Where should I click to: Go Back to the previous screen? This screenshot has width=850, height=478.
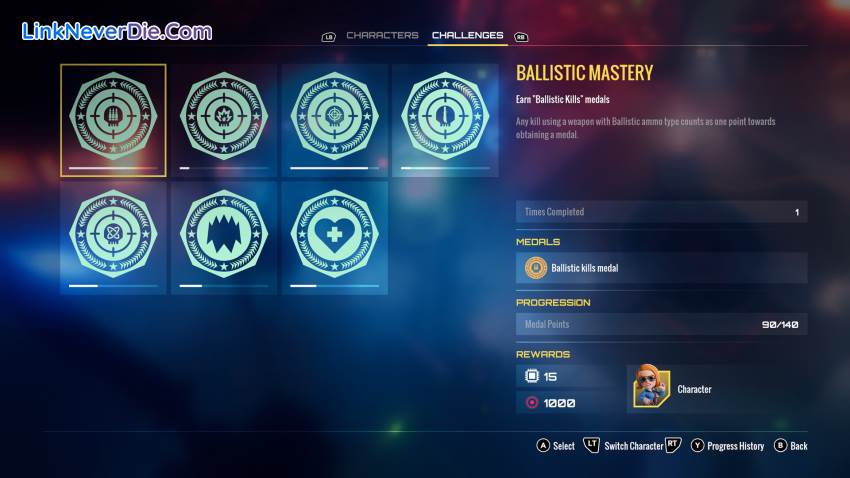point(791,446)
